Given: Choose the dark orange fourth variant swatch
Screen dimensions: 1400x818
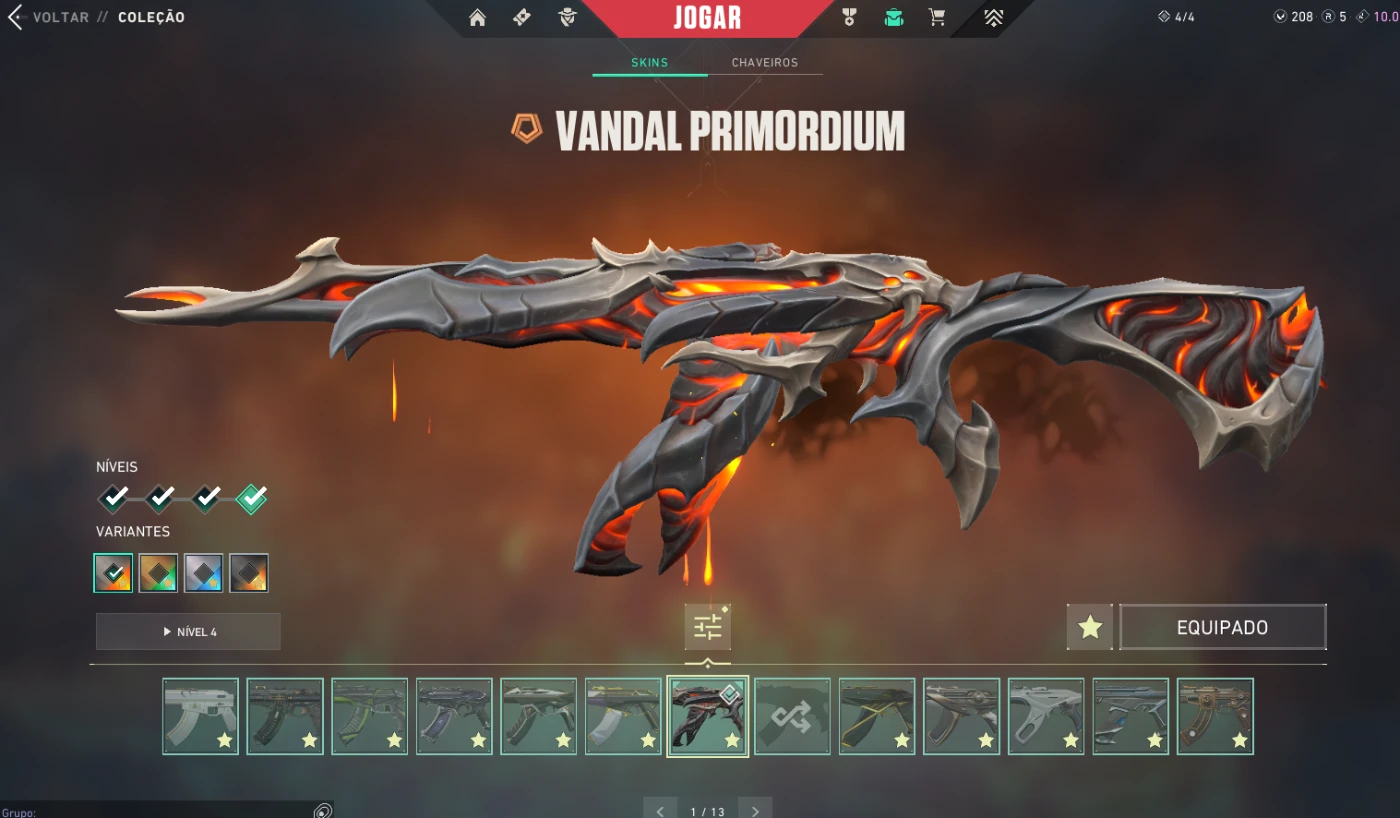Looking at the screenshot, I should (x=249, y=573).
